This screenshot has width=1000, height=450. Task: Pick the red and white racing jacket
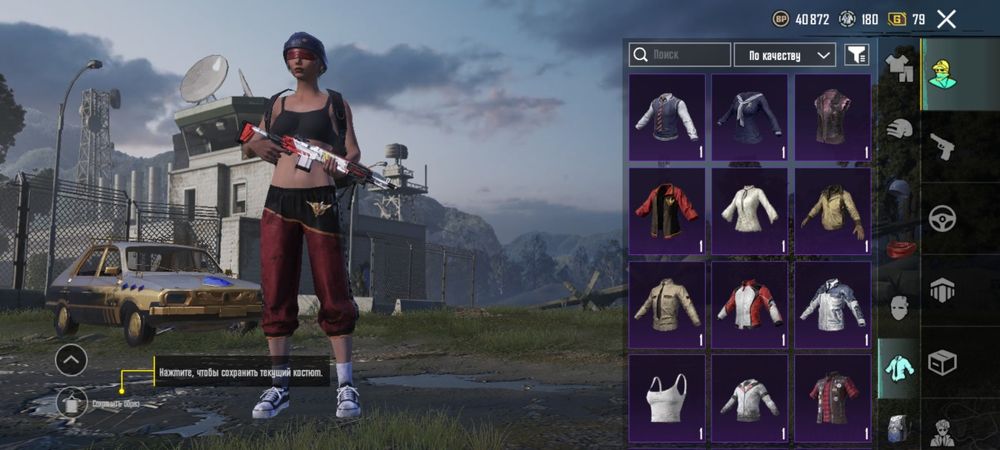[749, 303]
